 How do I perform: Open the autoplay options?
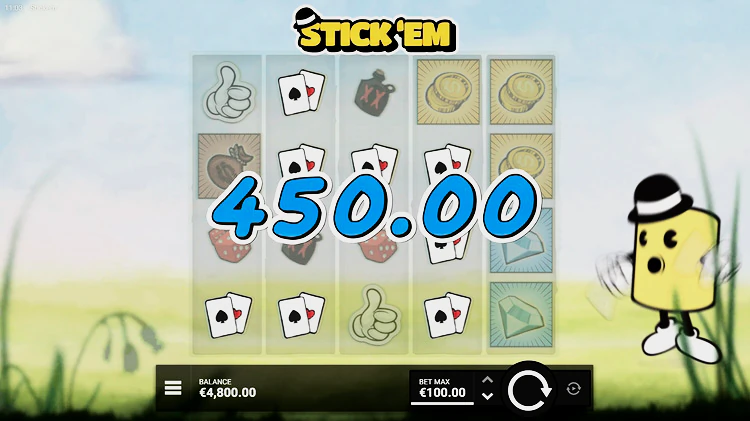click(573, 389)
